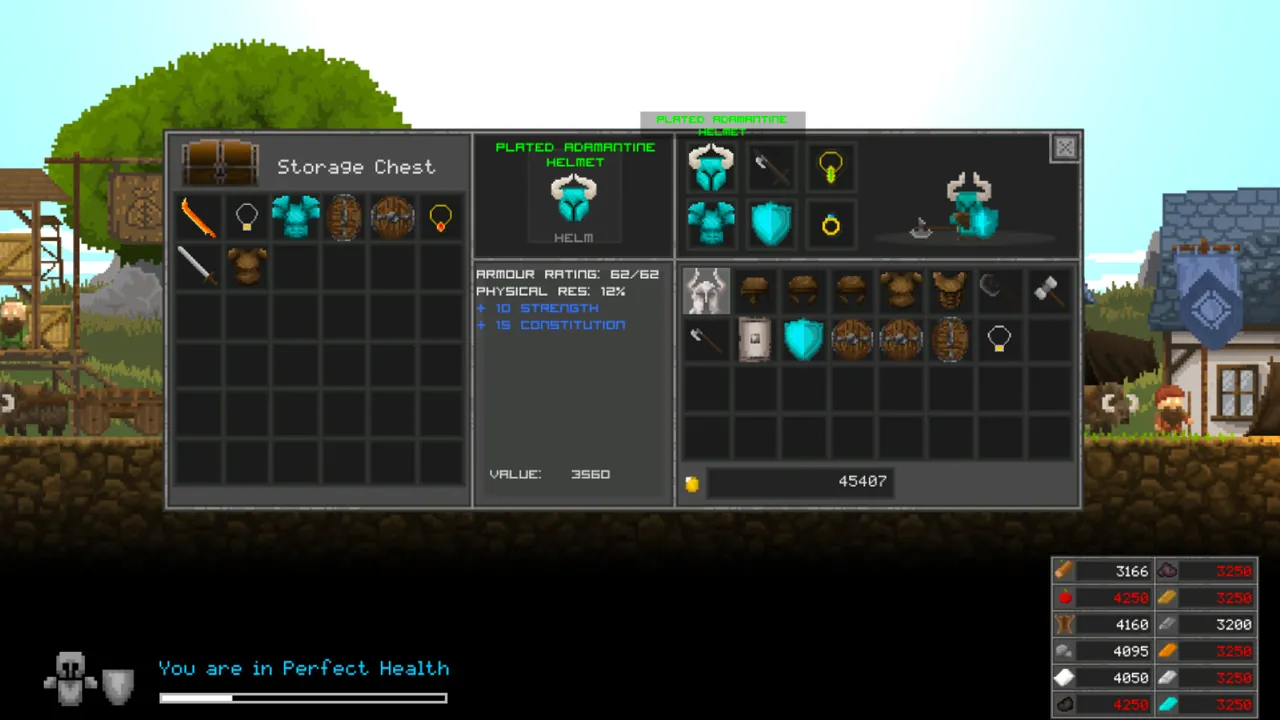Screen dimensions: 1280x720
Task: Click the gold ring equipment slot
Action: tap(829, 226)
